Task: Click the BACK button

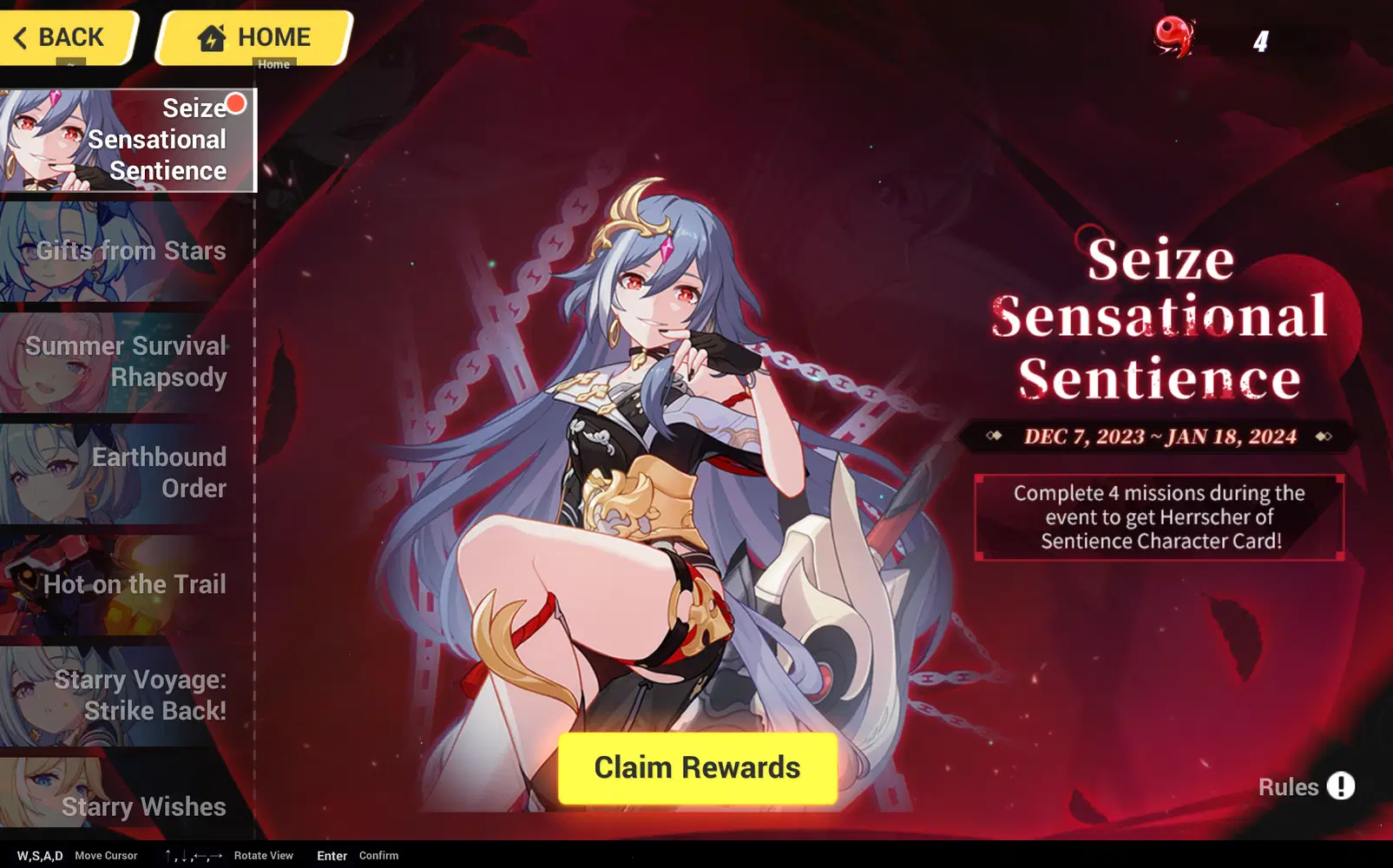Action: point(65,36)
